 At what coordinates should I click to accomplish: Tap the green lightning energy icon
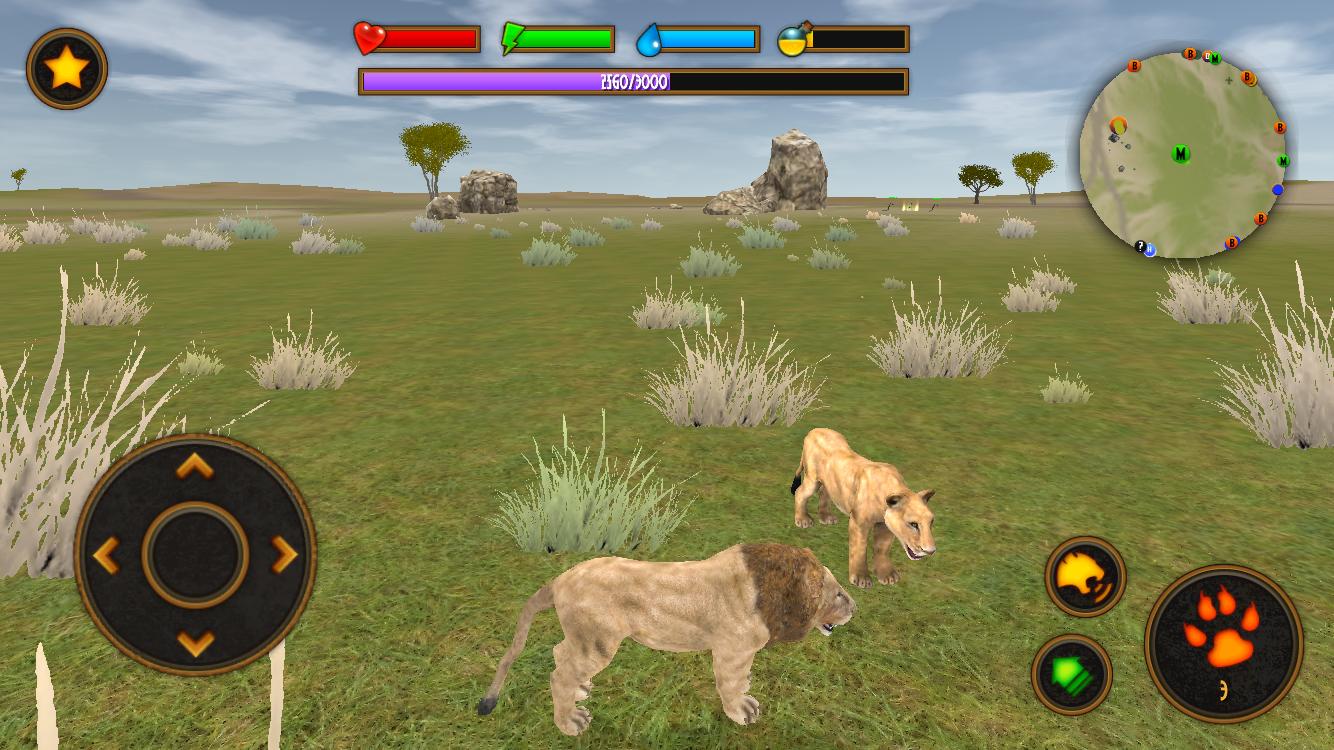point(510,38)
